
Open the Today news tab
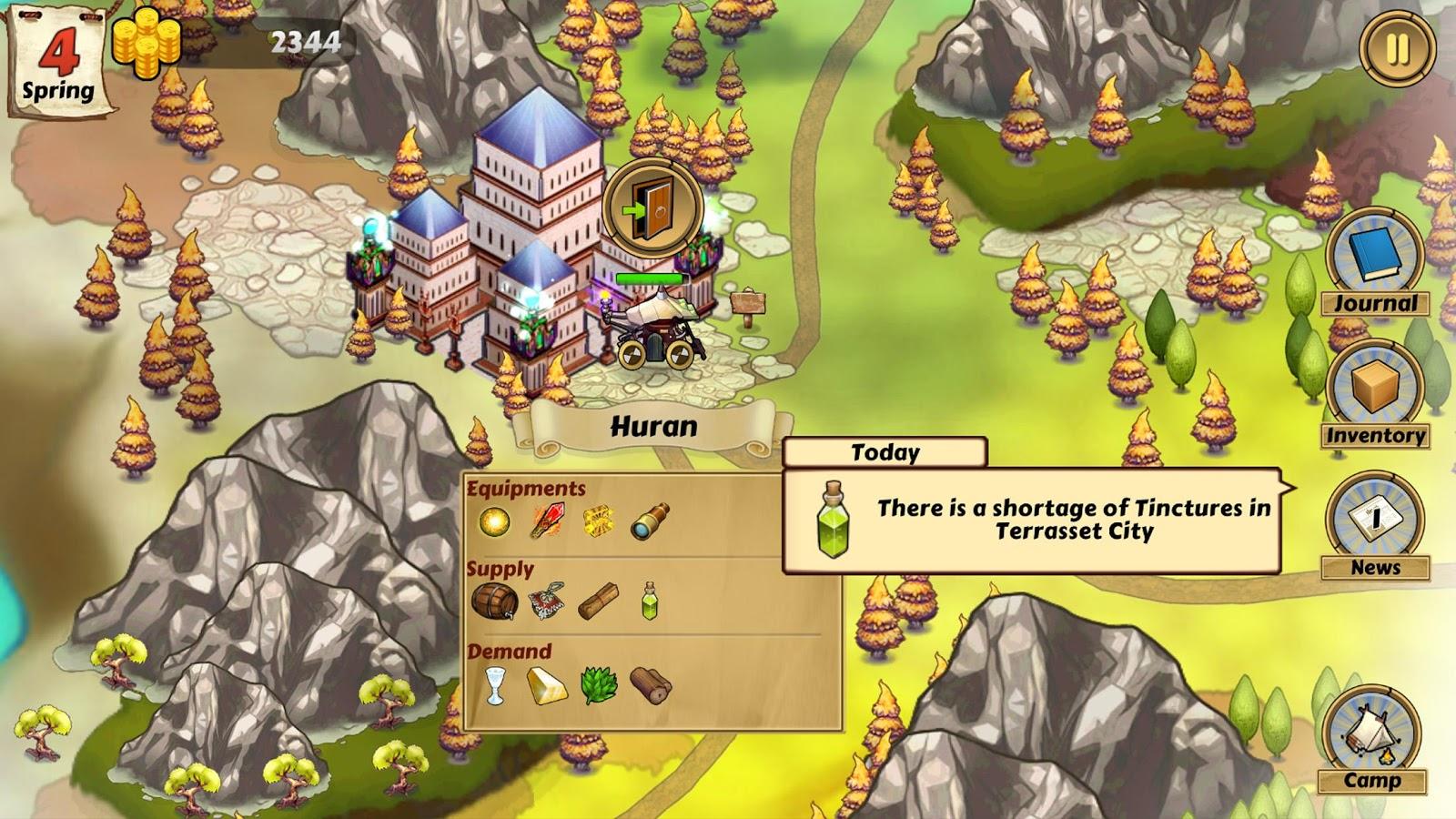click(x=885, y=452)
